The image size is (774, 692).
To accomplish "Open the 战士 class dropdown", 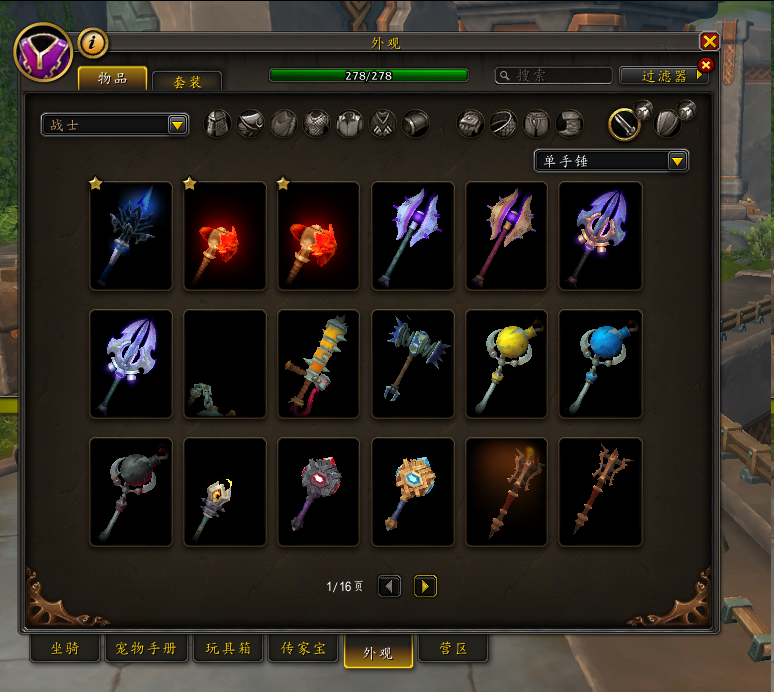I will [x=116, y=124].
